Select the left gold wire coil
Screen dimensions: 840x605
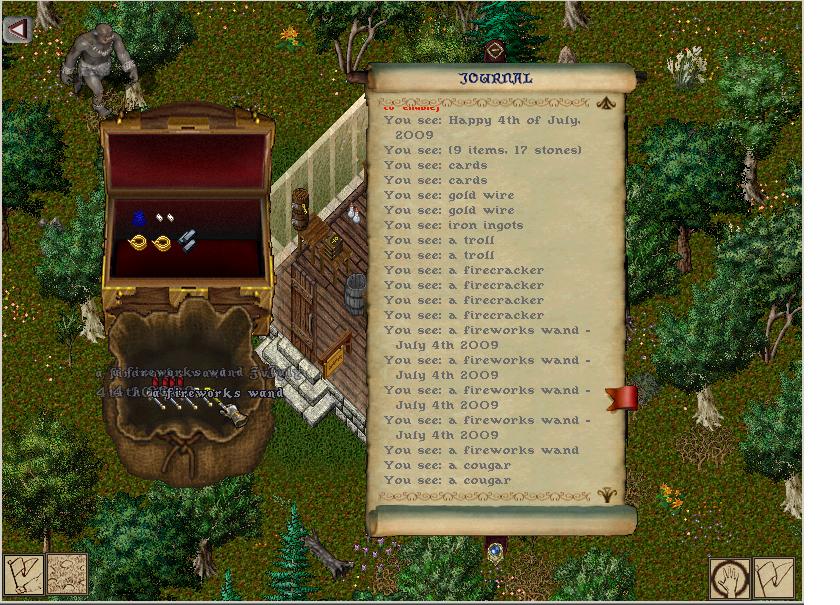138,242
